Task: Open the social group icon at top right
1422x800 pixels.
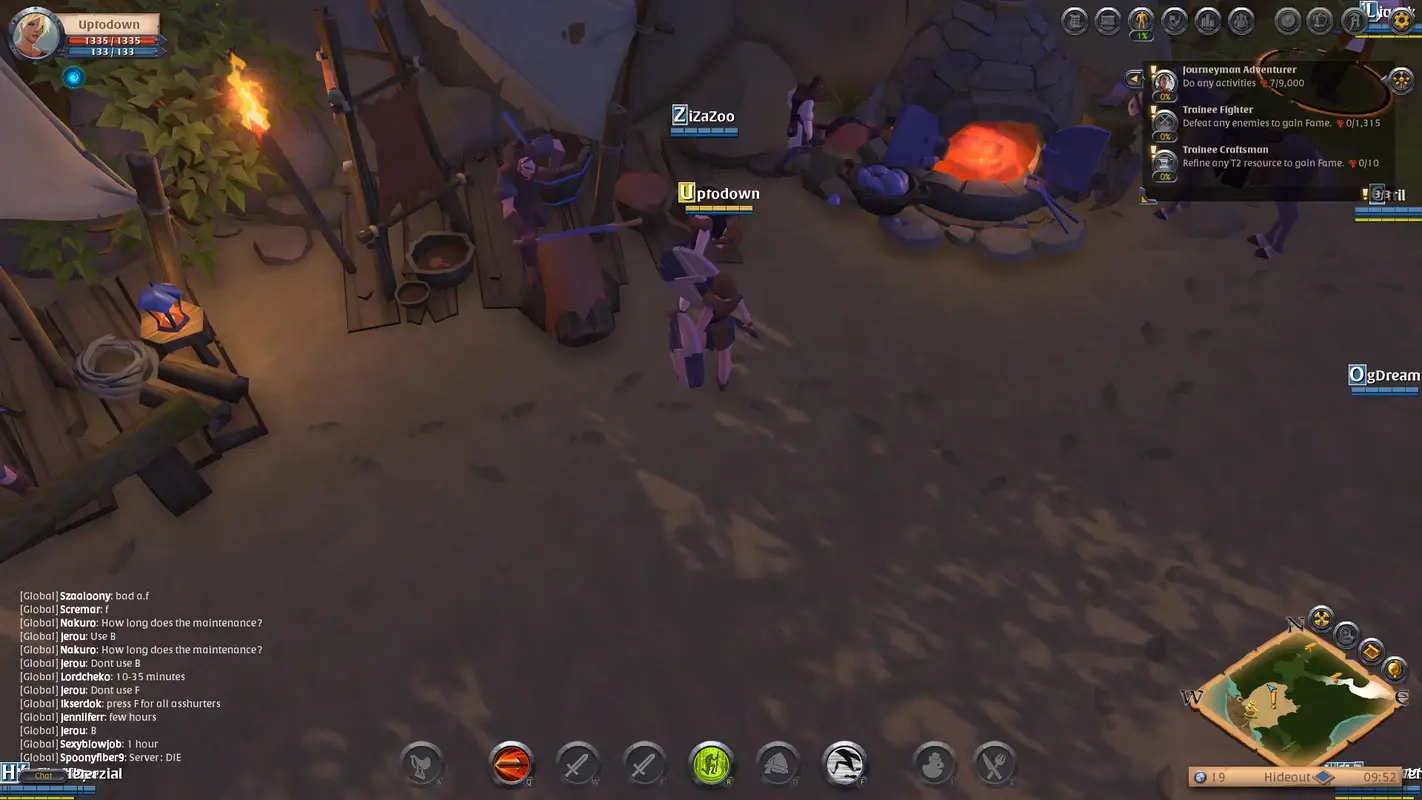Action: [1240, 20]
